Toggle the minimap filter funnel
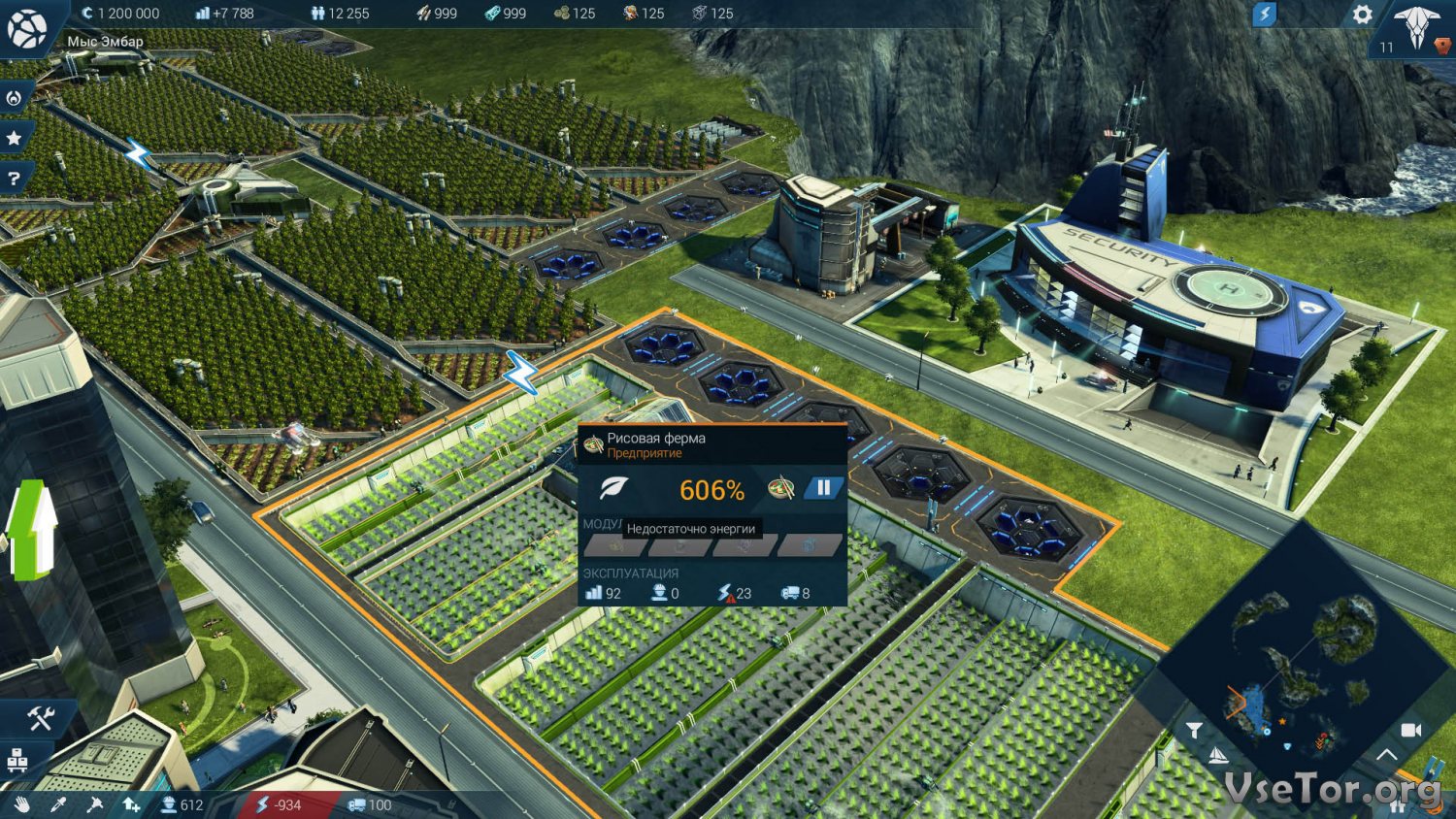Screen dimensions: 1456x819 [x=1194, y=730]
